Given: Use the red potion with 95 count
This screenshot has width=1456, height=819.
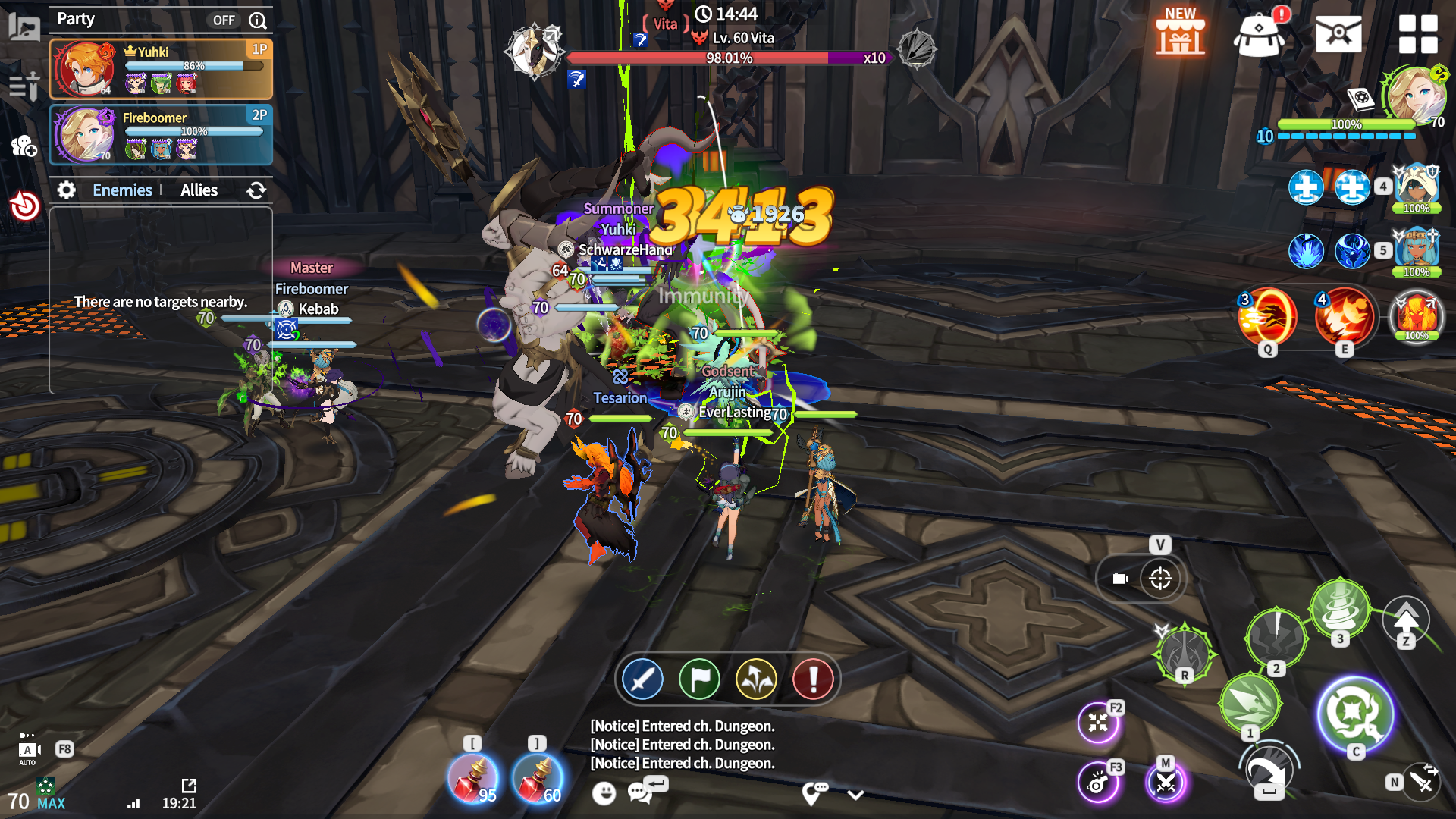Looking at the screenshot, I should coord(472,779).
